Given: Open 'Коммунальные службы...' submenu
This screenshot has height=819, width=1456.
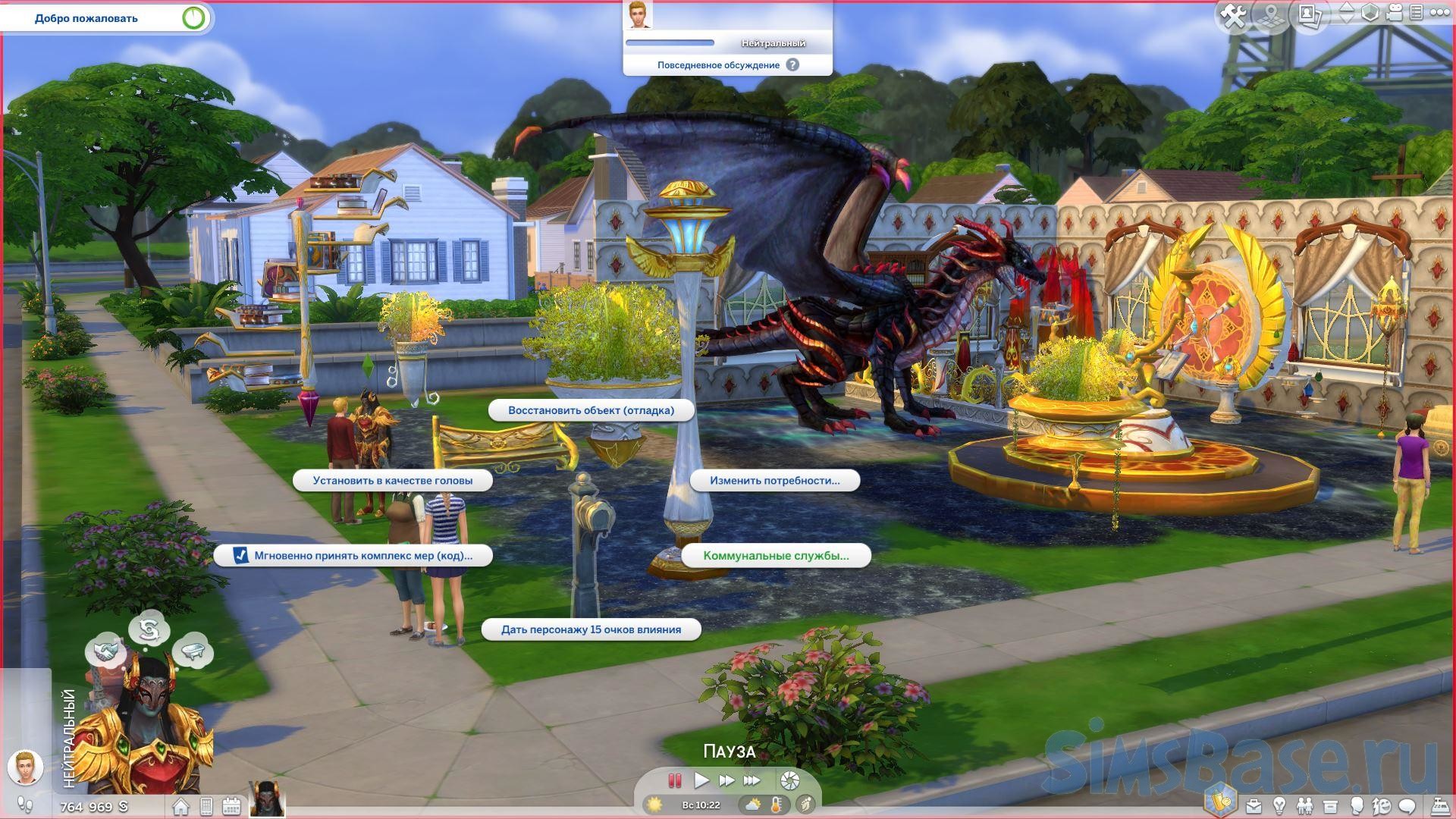Looking at the screenshot, I should coord(775,555).
